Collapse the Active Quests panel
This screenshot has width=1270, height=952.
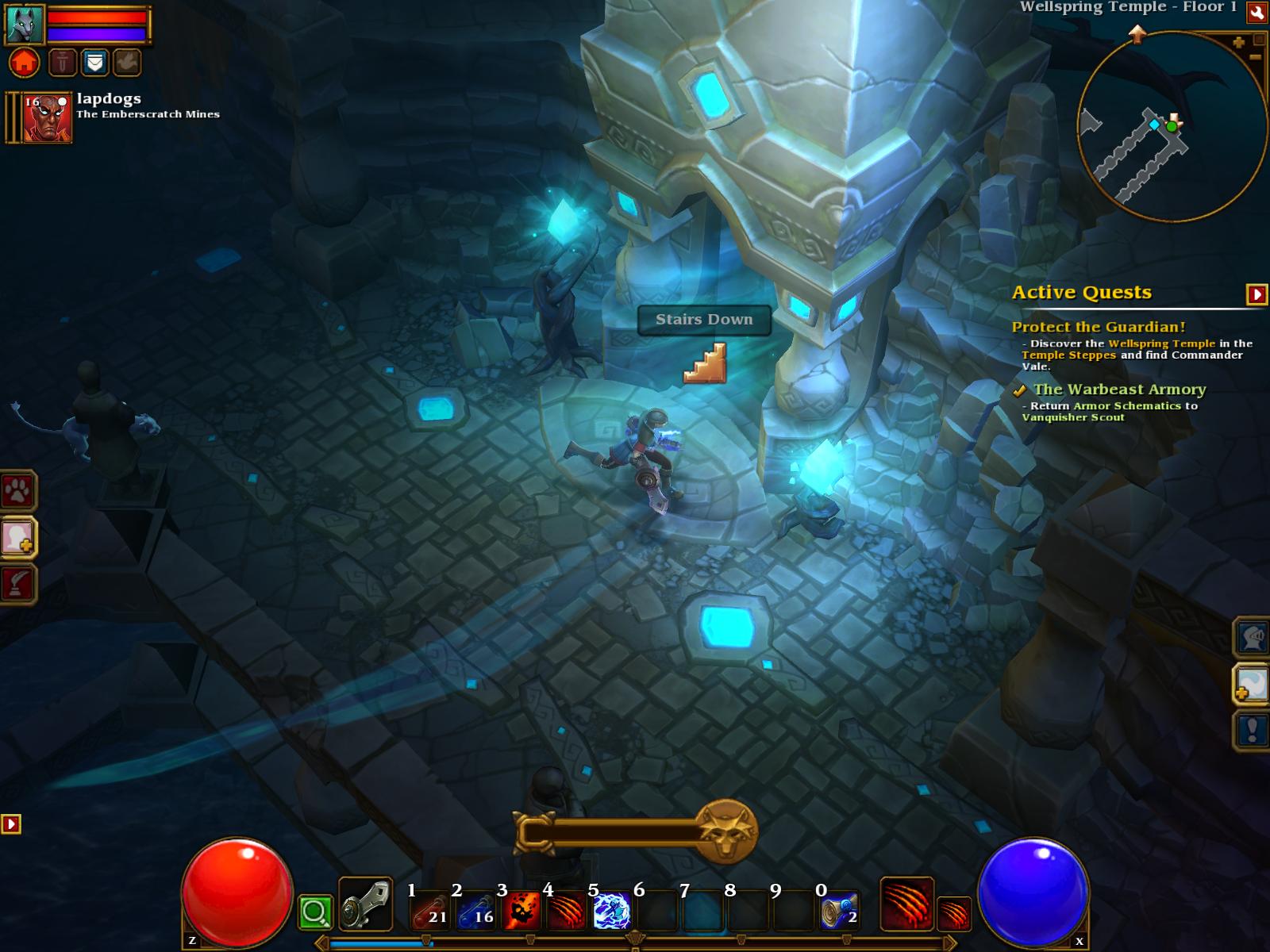(1257, 294)
